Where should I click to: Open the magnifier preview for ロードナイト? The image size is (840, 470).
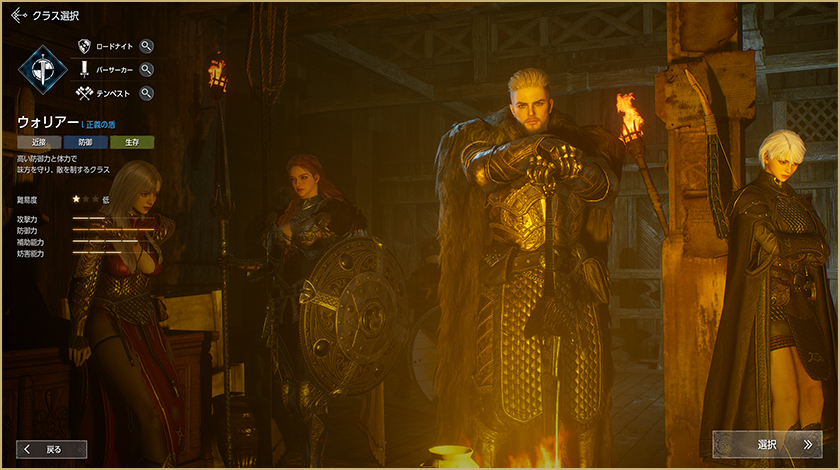(147, 46)
